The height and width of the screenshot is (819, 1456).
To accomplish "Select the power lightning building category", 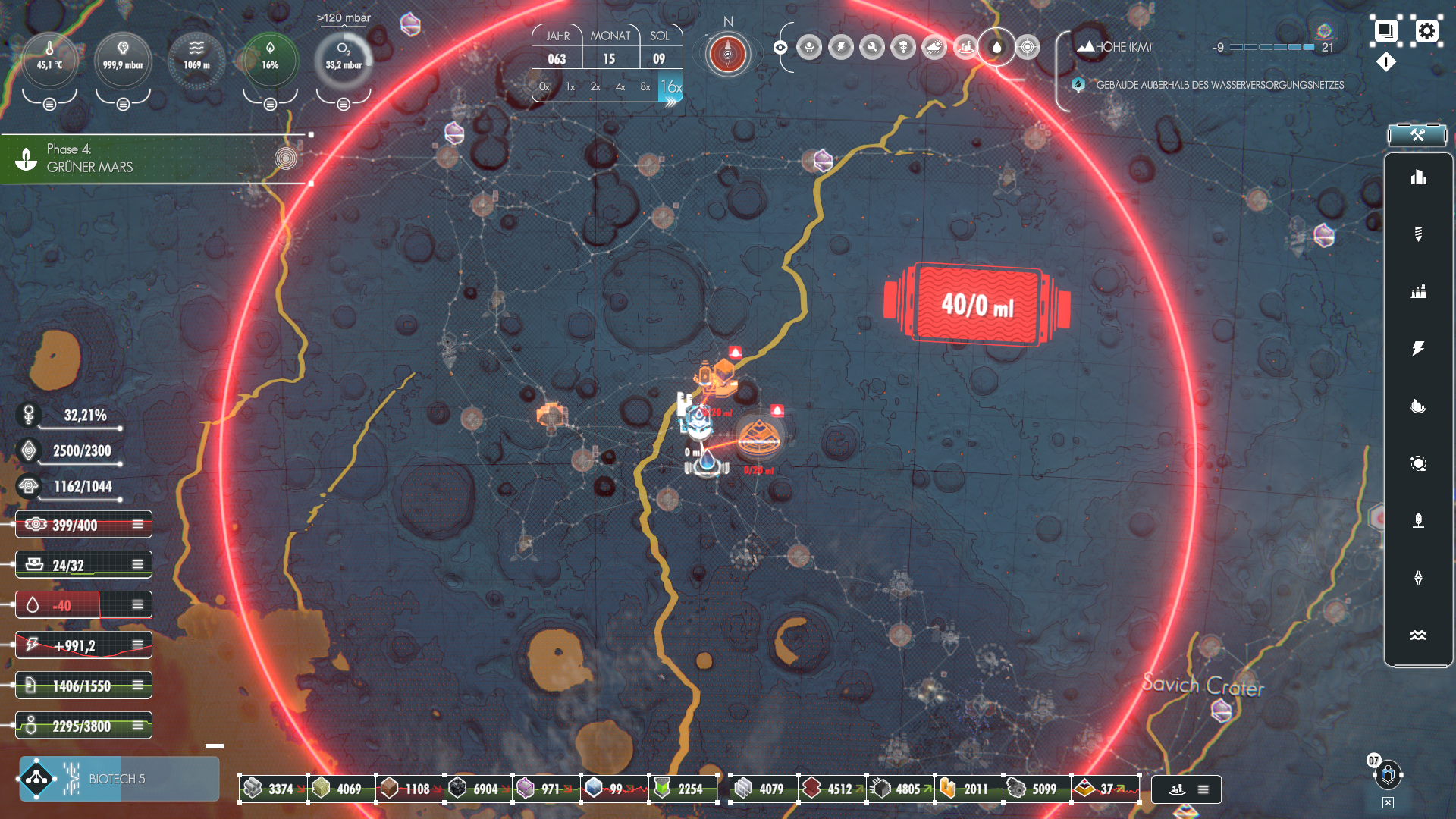I will tap(1418, 348).
